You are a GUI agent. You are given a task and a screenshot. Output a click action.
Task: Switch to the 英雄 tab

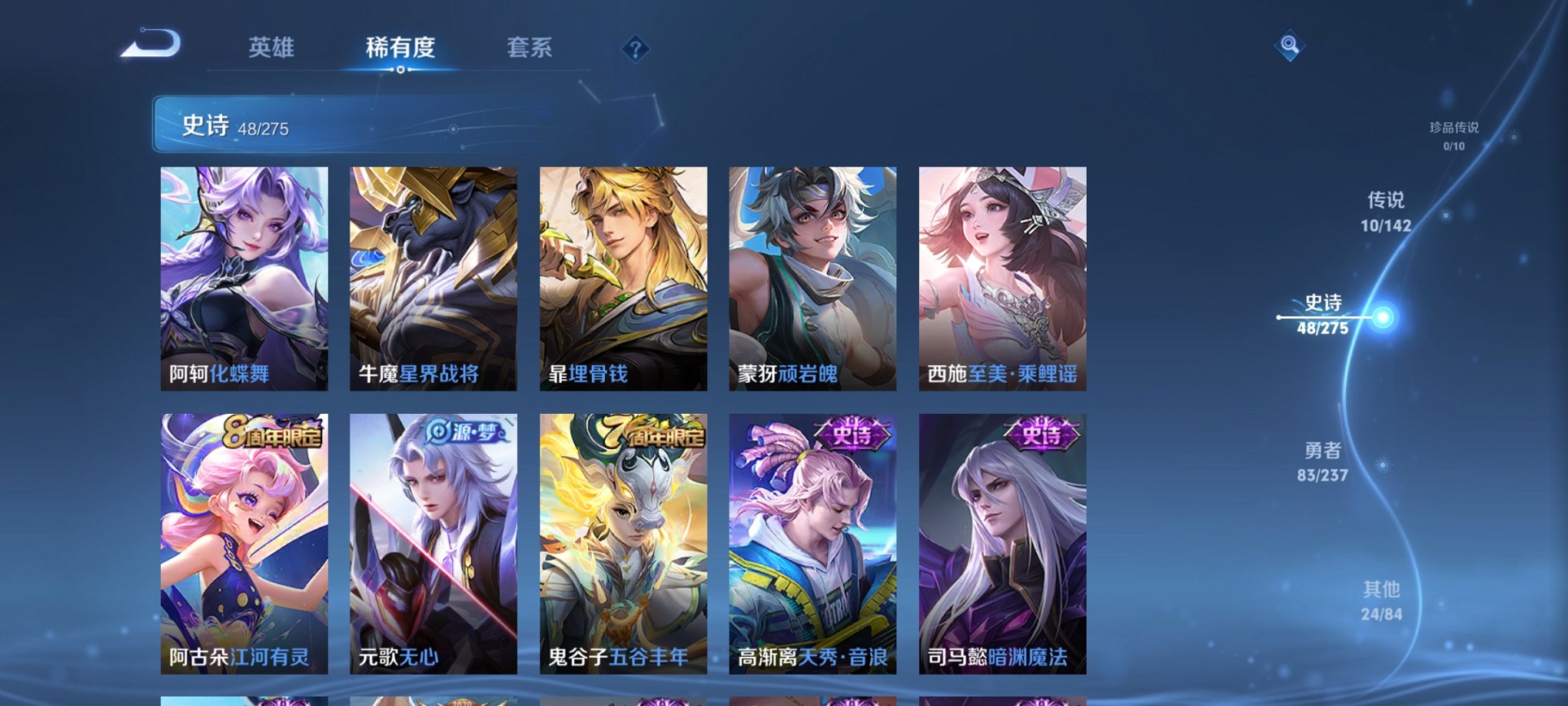pos(273,48)
